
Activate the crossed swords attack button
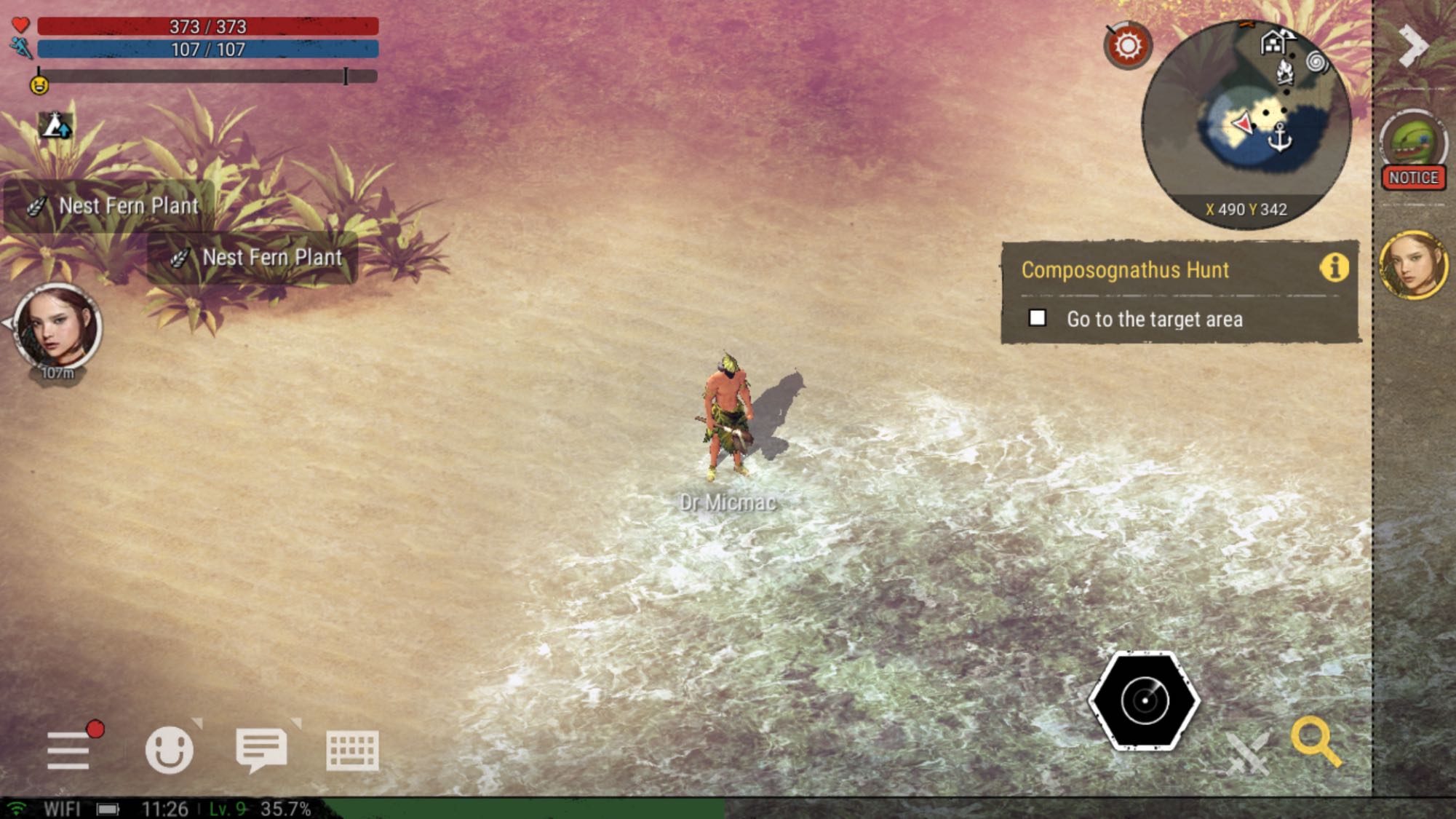[x=1247, y=753]
